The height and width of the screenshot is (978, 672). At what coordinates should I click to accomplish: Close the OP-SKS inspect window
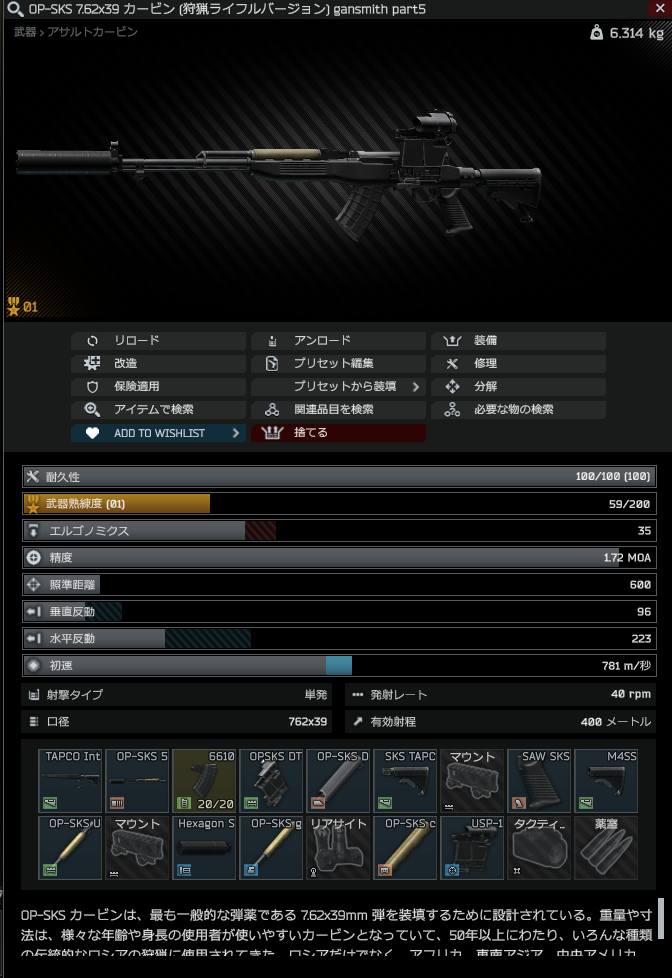coord(658,8)
